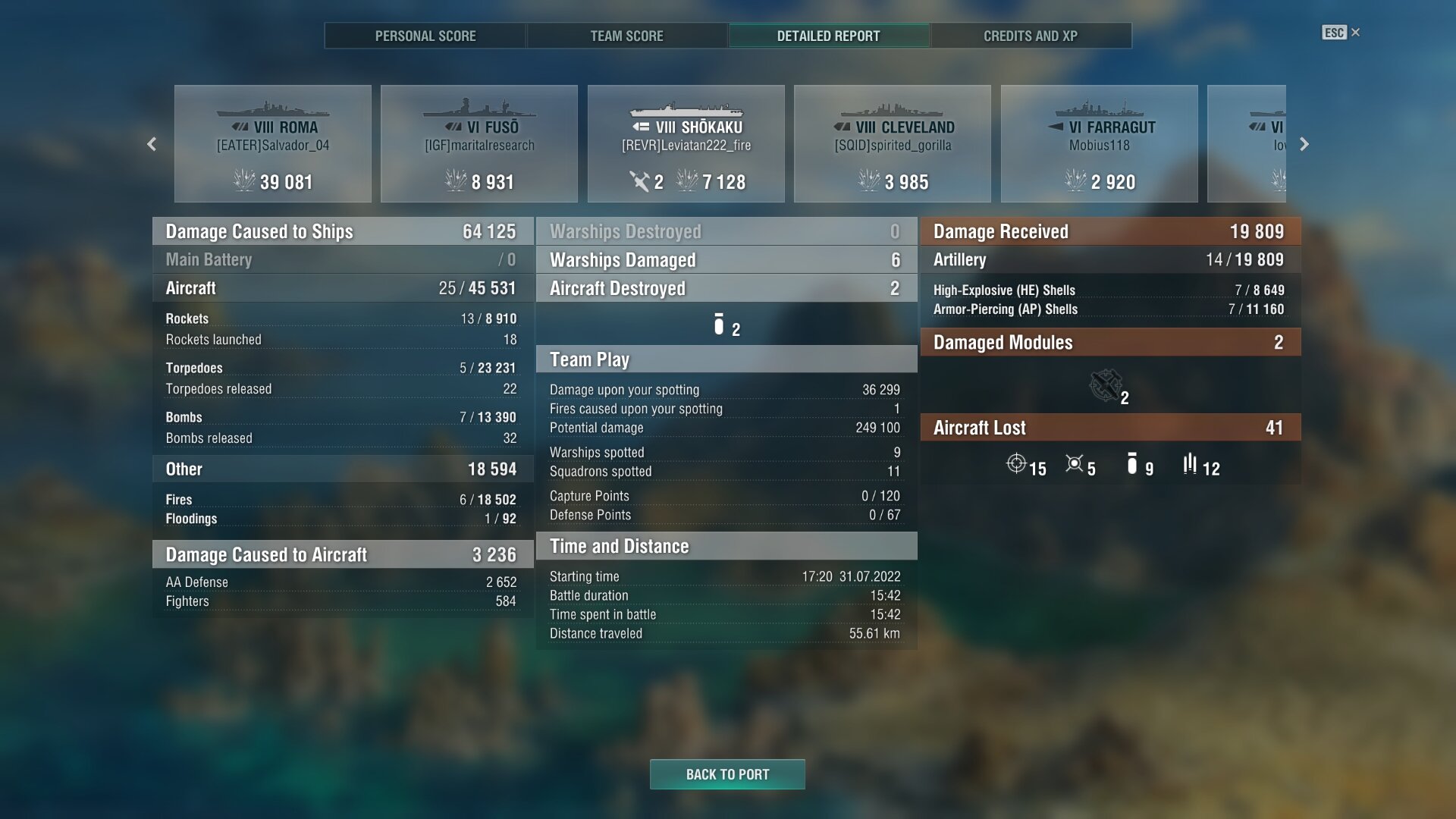1456x819 pixels.
Task: Click the VI Farragut ship card
Action: coord(1100,144)
